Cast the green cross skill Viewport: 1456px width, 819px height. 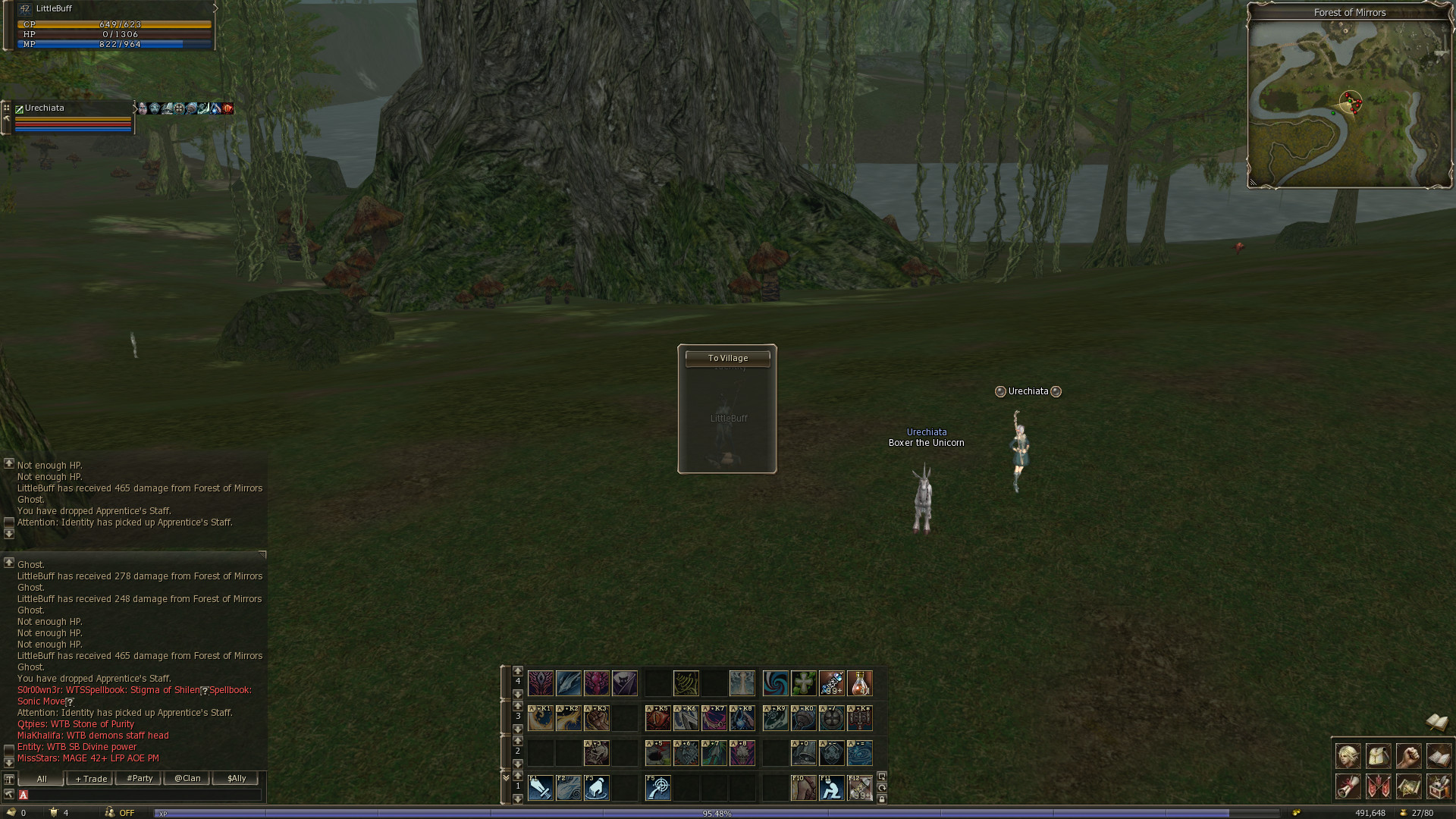804,683
